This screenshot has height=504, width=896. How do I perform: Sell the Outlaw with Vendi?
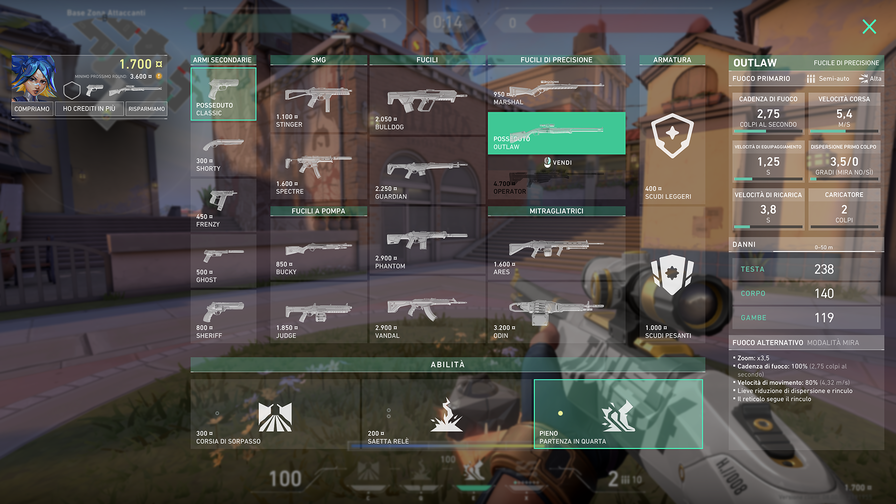pos(557,162)
